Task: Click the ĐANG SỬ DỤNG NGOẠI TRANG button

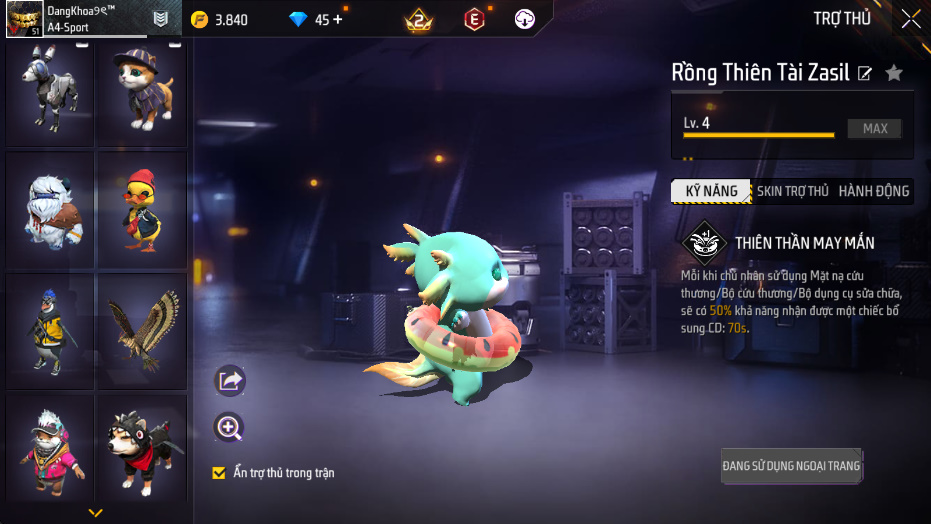Action: click(x=791, y=466)
